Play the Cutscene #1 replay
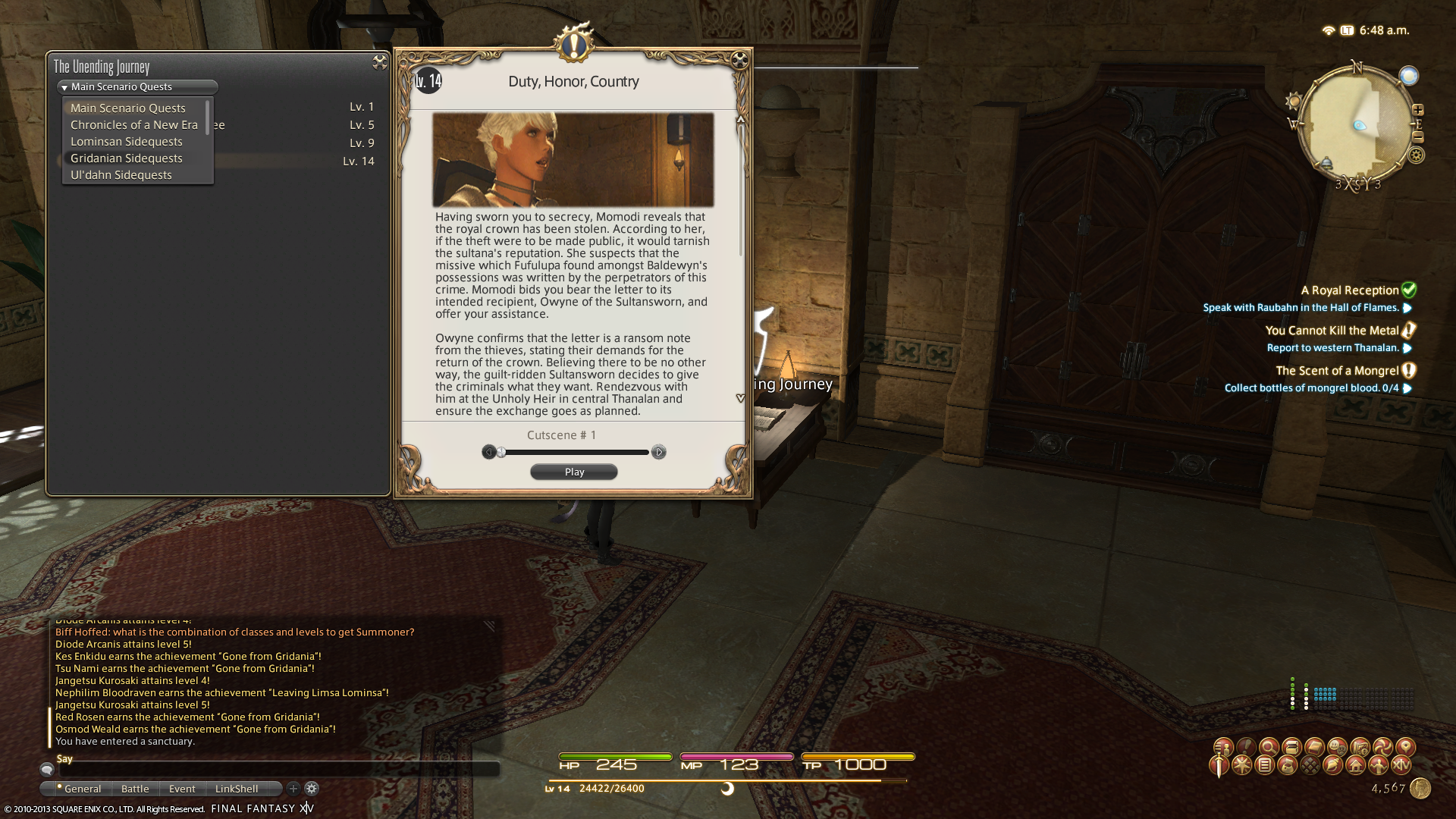This screenshot has width=1456, height=819. (574, 472)
